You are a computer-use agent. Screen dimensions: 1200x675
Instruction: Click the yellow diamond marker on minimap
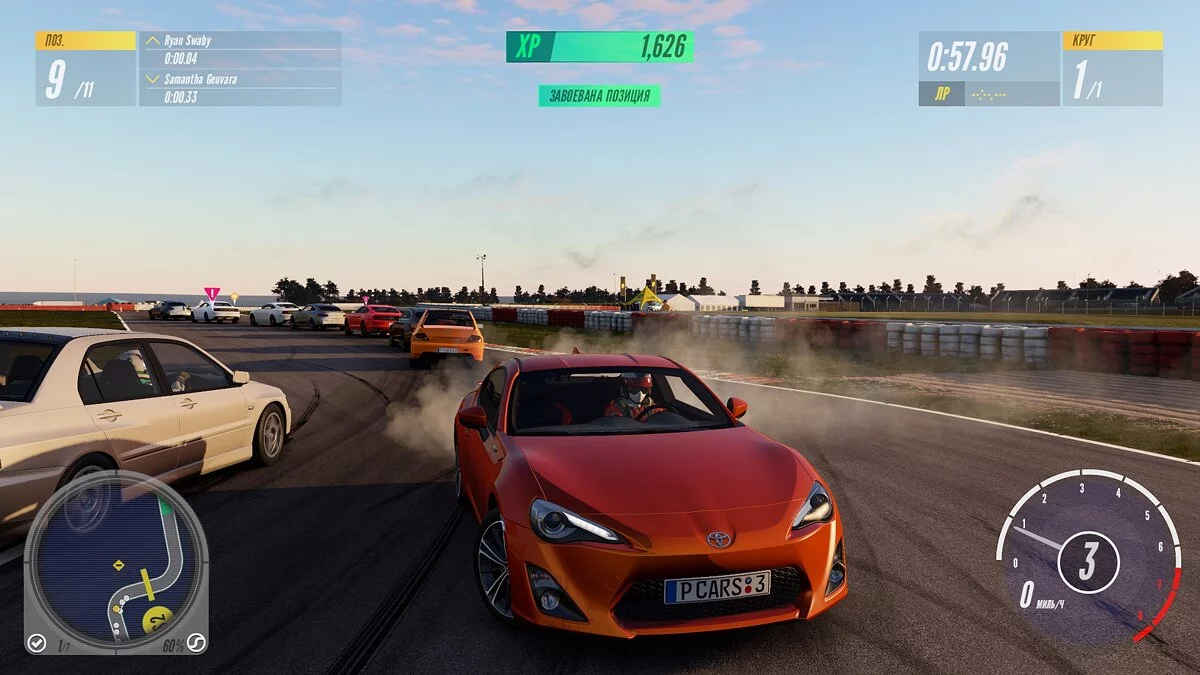pyautogui.click(x=118, y=565)
